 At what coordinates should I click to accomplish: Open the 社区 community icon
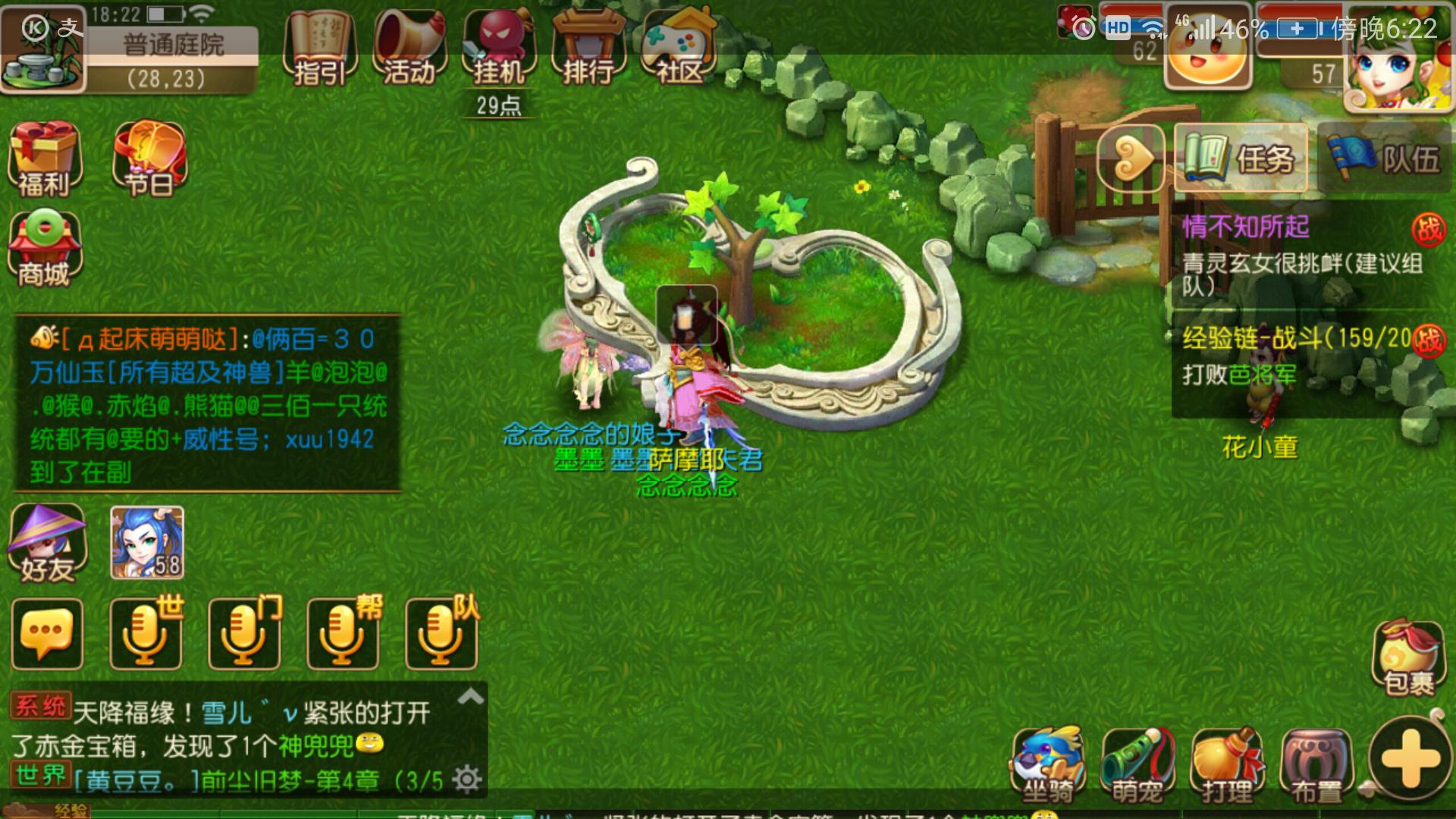679,48
